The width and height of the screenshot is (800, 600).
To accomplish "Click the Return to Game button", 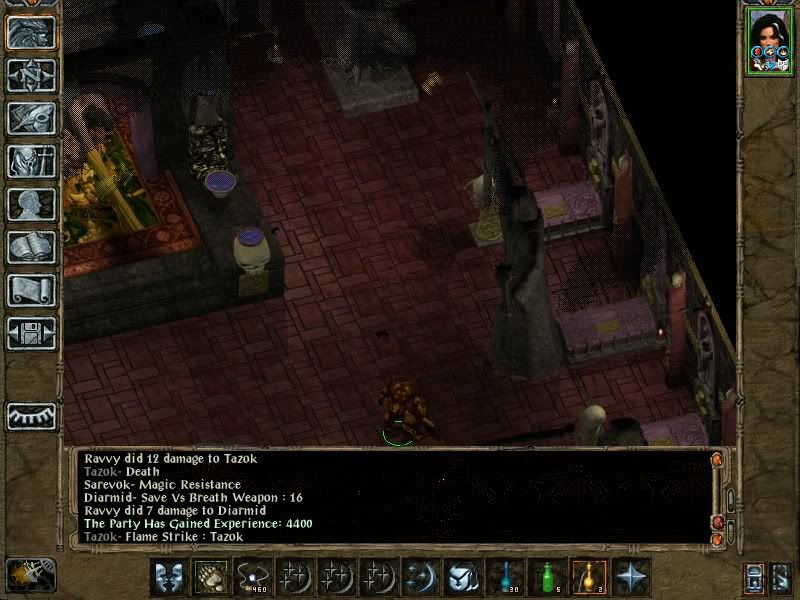I will point(31,32).
